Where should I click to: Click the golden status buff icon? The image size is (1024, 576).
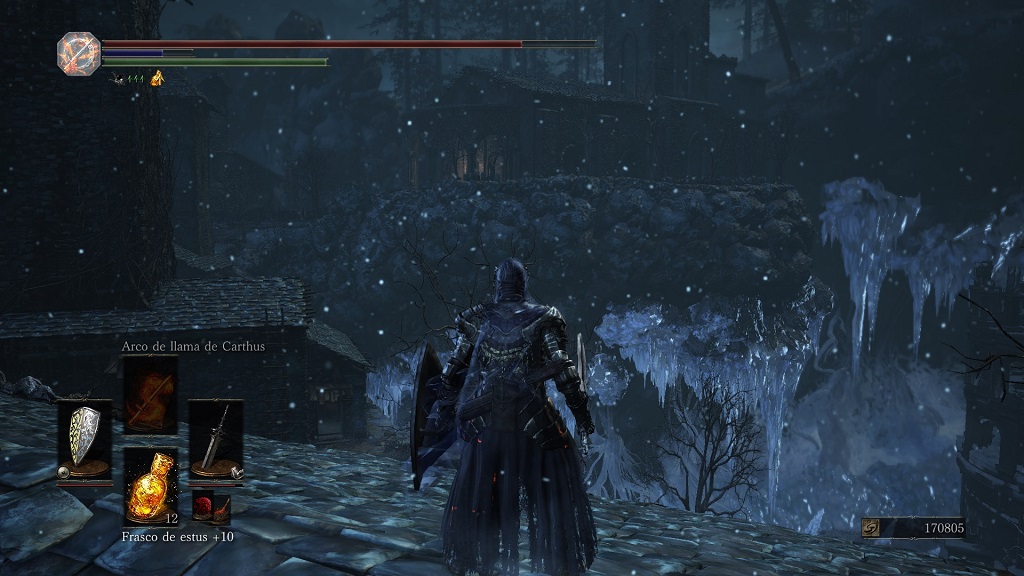[x=157, y=78]
